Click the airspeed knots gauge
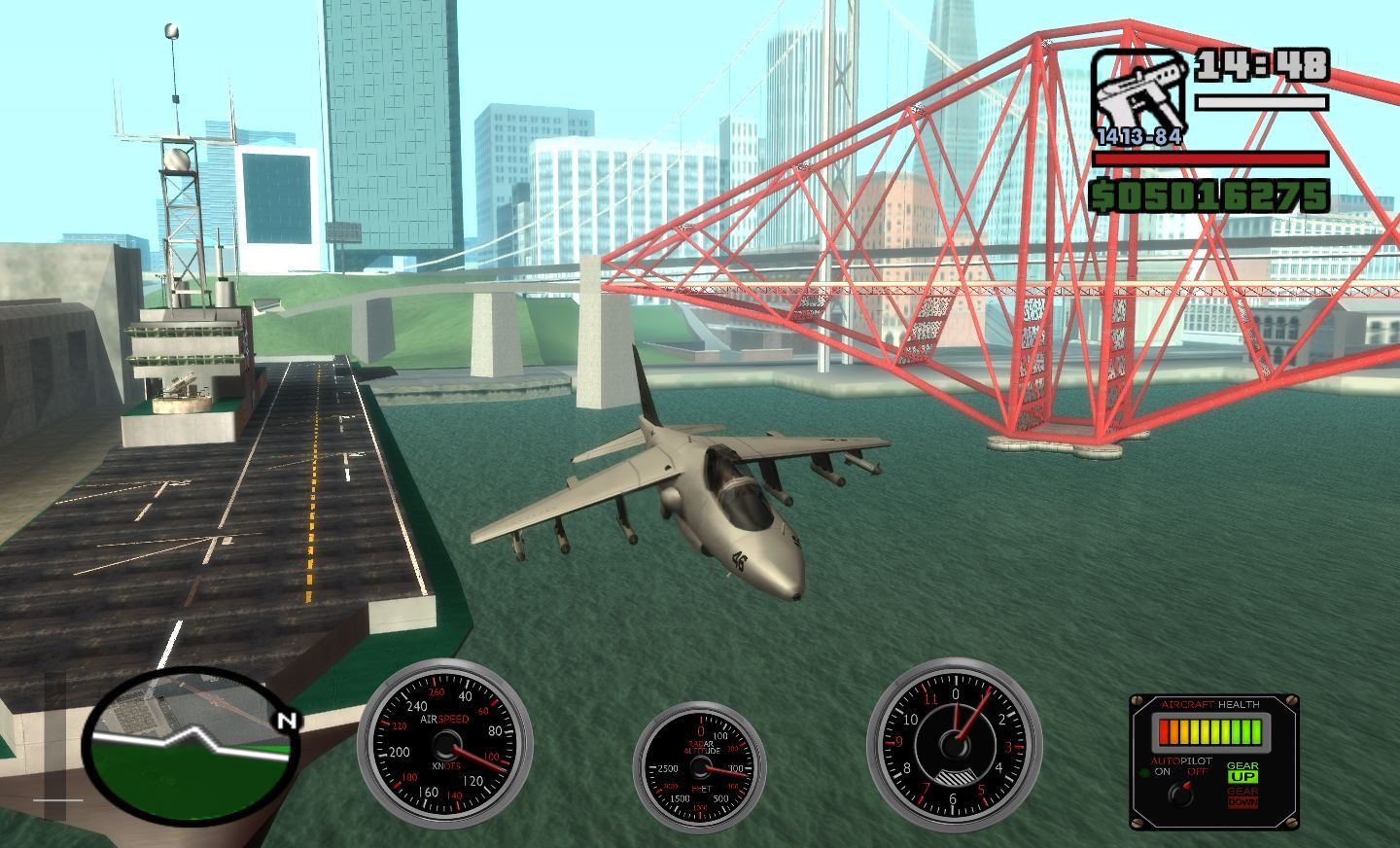 pos(445,746)
